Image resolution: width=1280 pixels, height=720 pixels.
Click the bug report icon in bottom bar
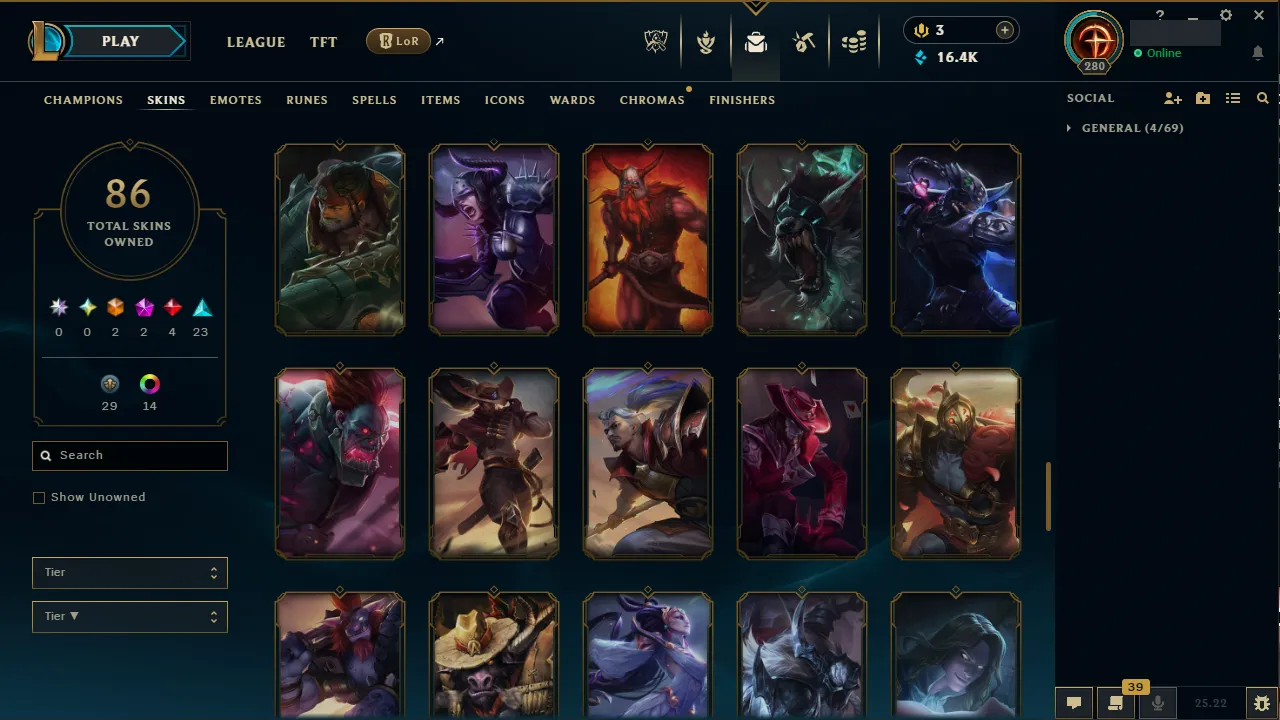tap(1262, 702)
